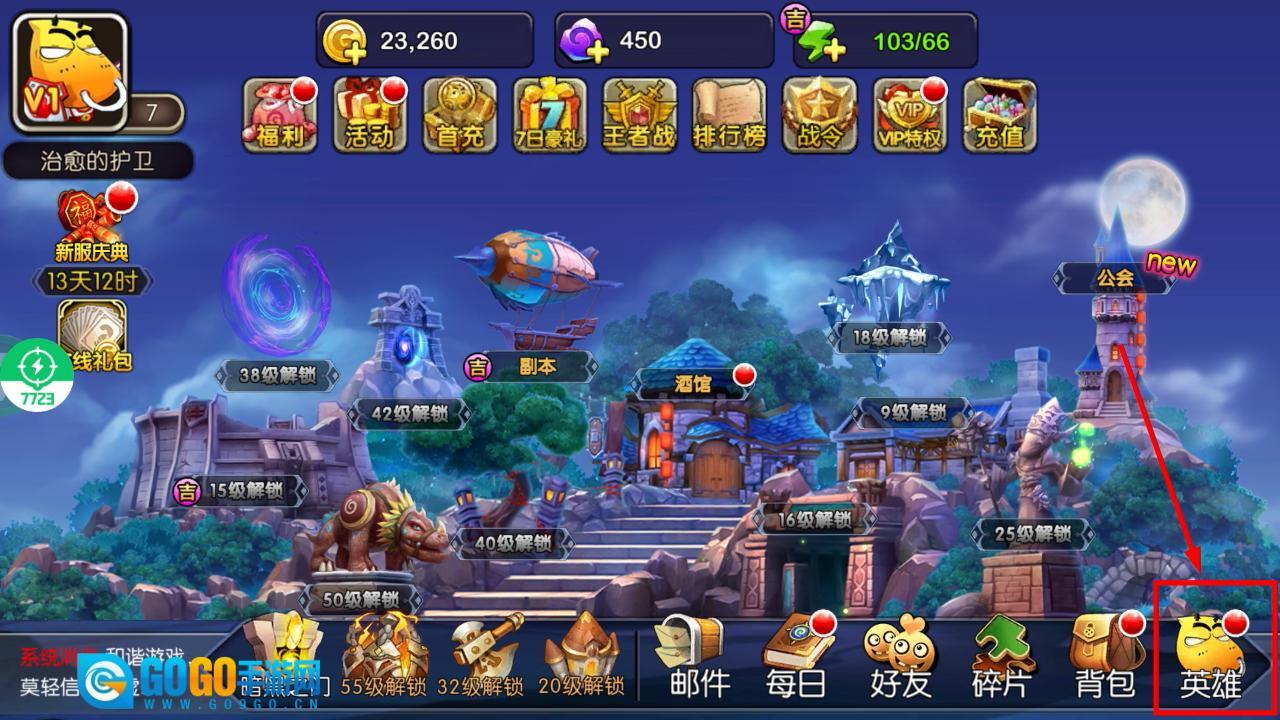
Task: Enter the 王者战 king battle
Action: coord(640,115)
